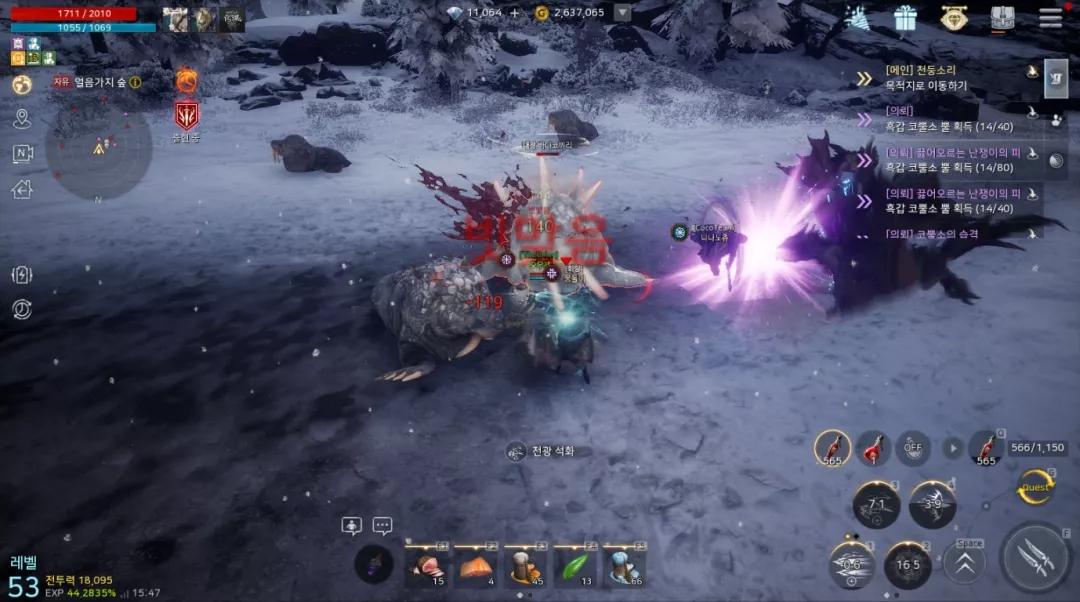Screen dimensions: 1080x602
Task: Open the gift box rewards
Action: tap(905, 18)
